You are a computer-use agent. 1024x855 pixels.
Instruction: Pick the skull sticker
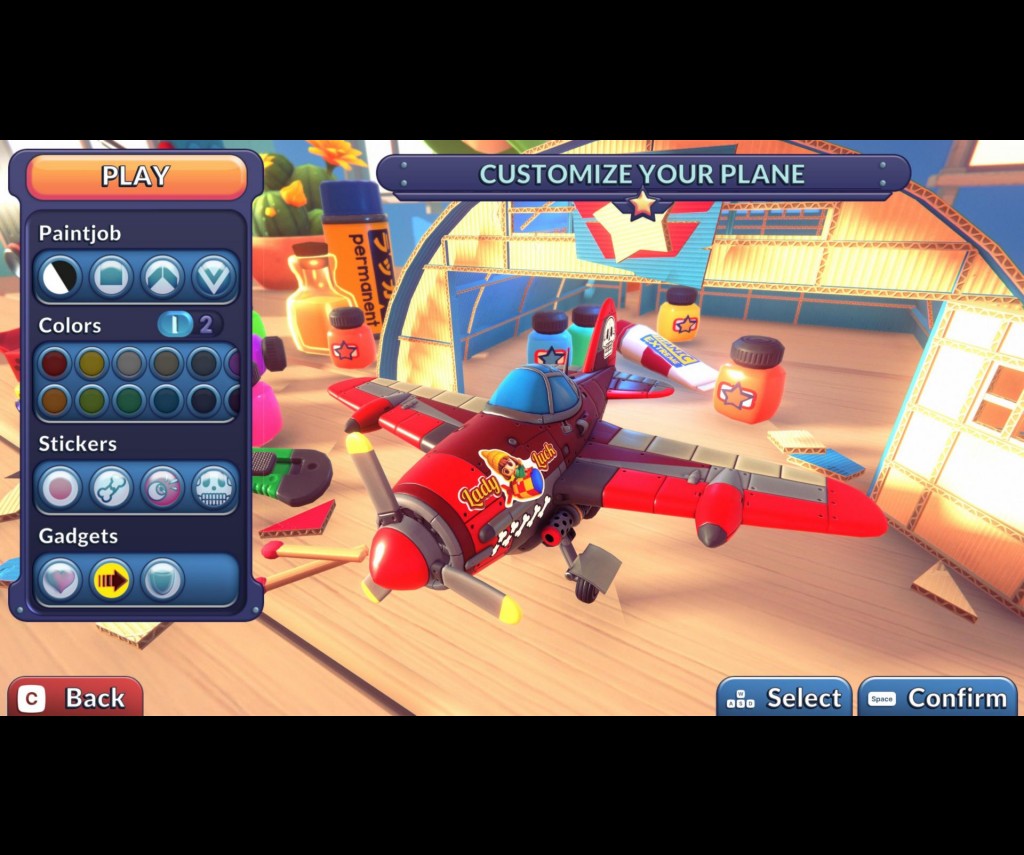tap(213, 488)
